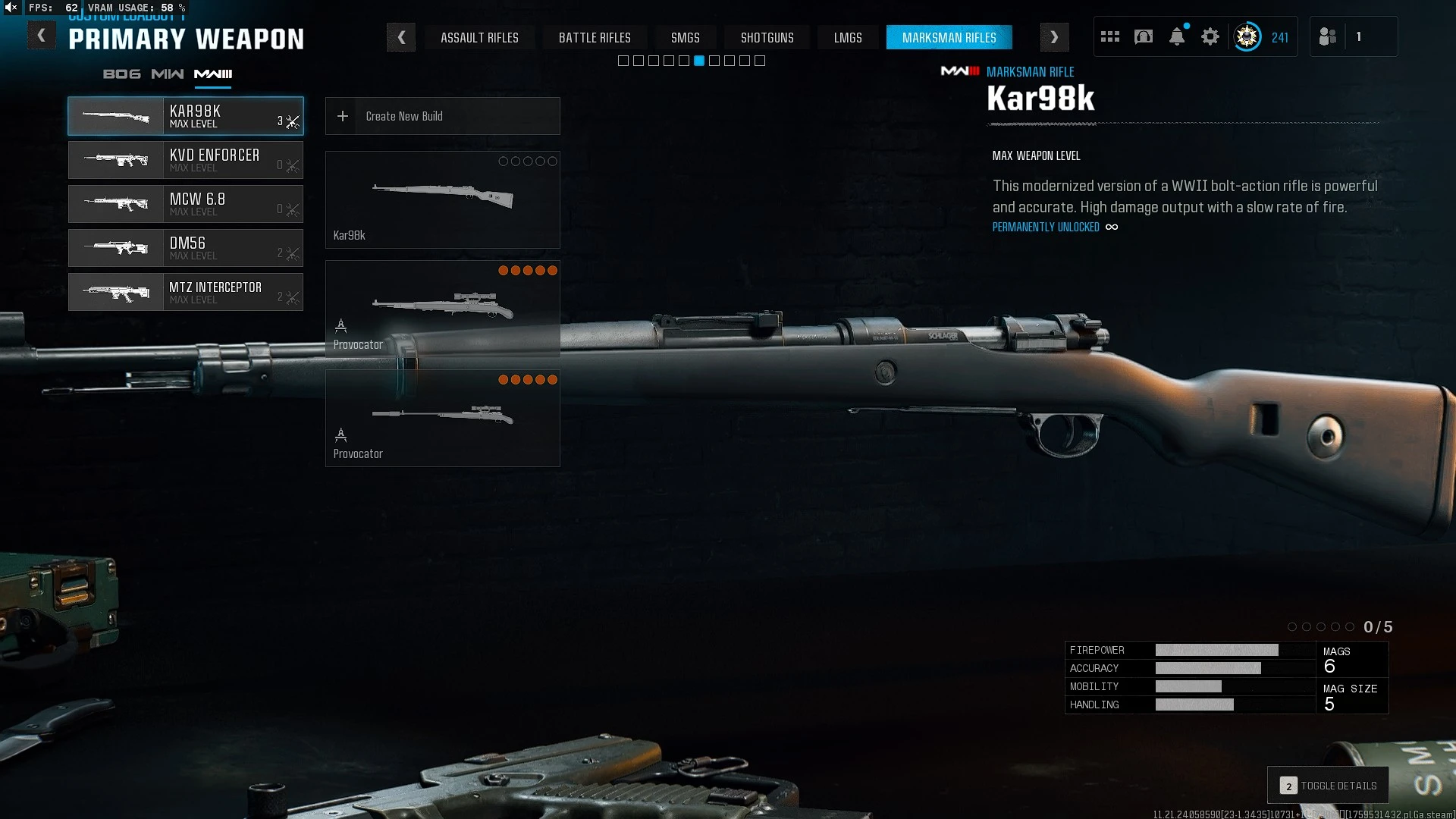
Task: Choose the KAR98K weapon row
Action: (186, 116)
